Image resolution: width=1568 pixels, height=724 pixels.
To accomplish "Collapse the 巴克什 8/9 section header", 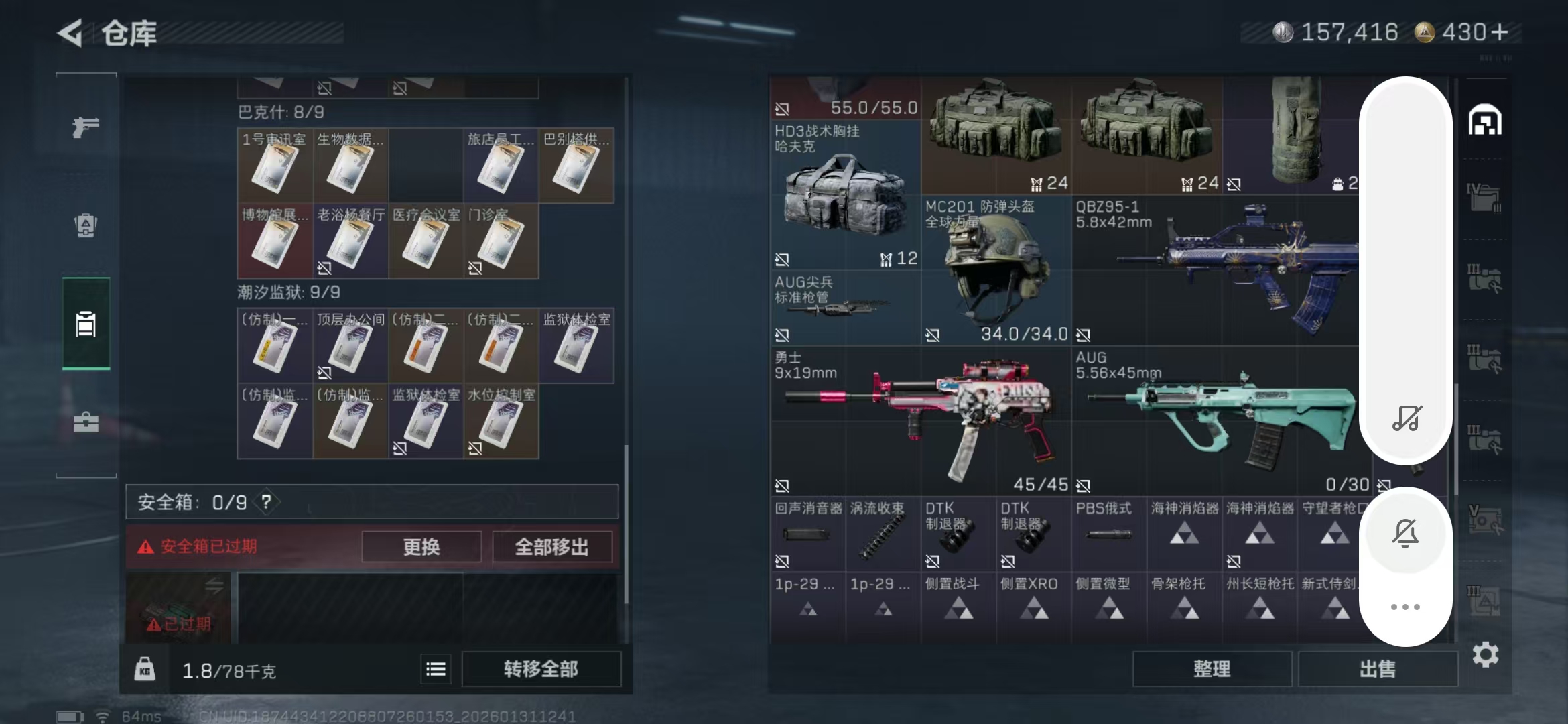I will (x=281, y=113).
